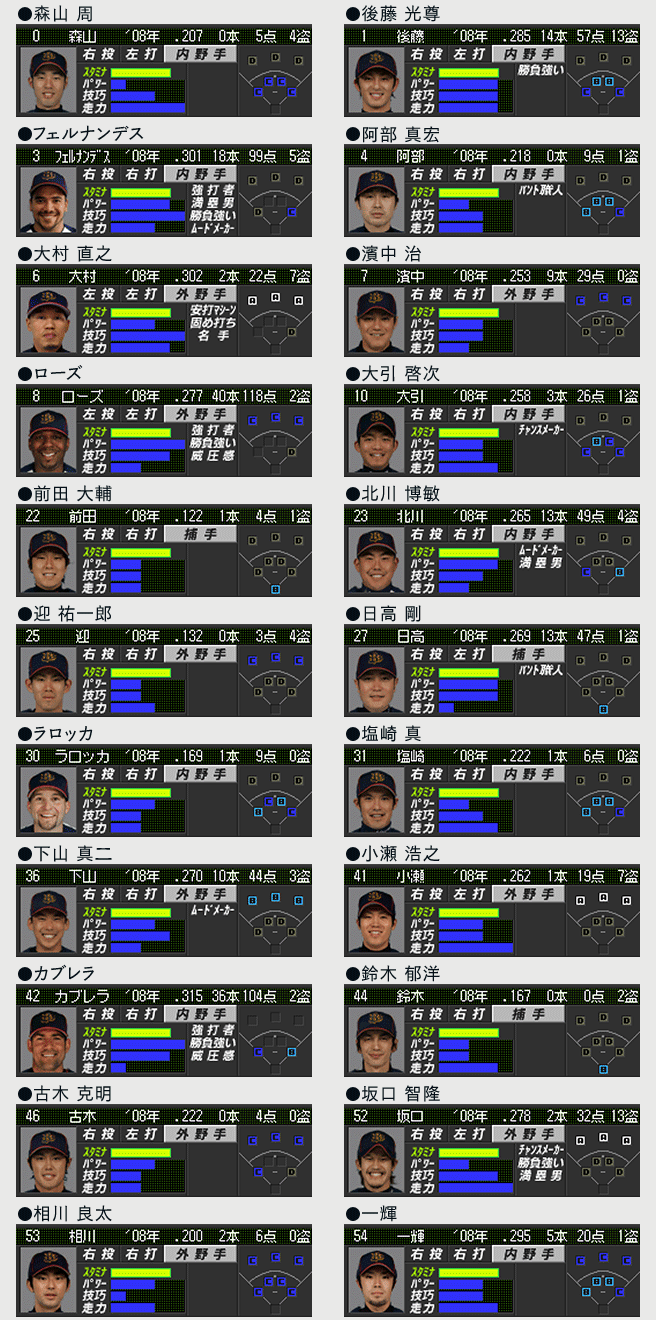
Task: Select outfielder 大村 number 6
Action: pos(164,311)
